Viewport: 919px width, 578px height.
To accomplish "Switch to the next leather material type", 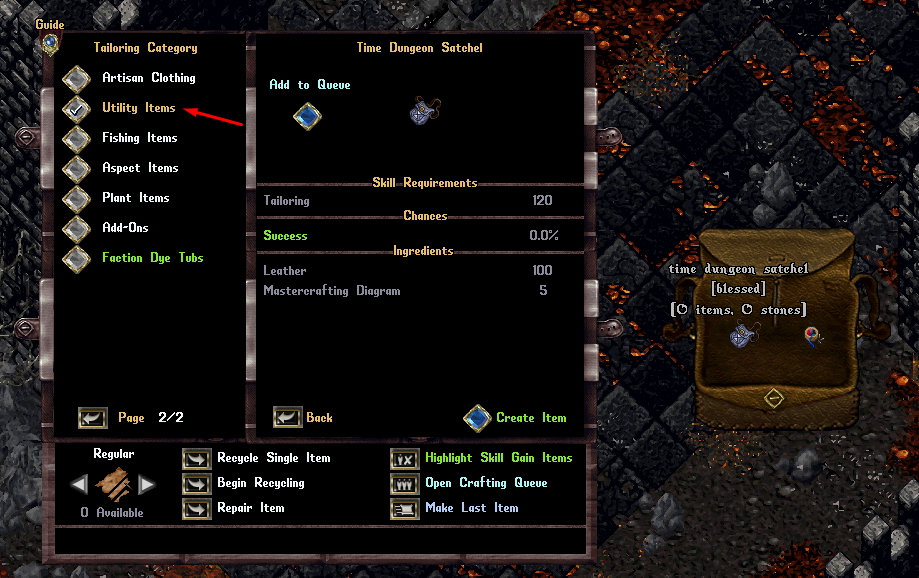I will coord(147,485).
